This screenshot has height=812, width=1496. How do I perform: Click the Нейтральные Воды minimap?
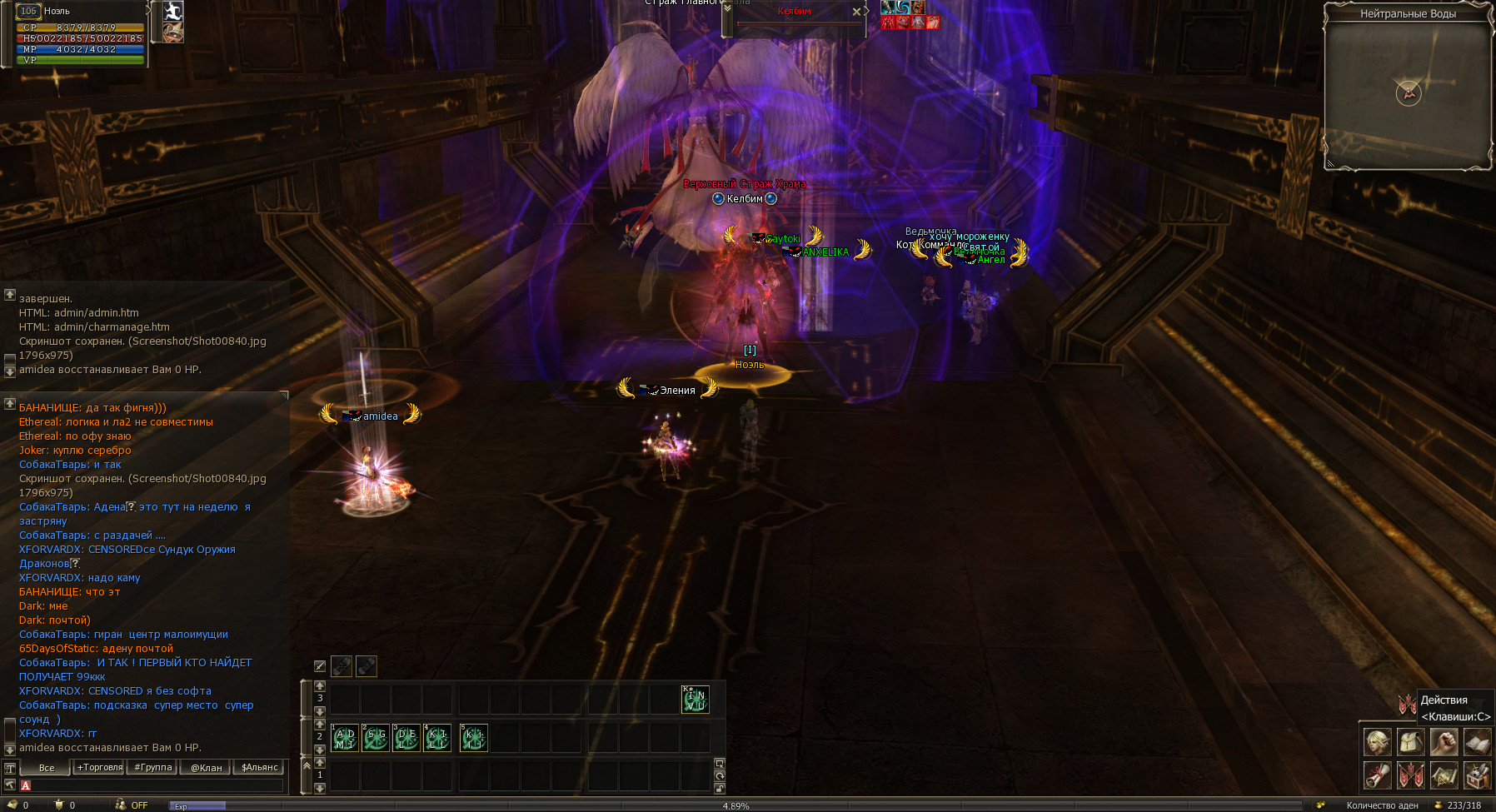click(1408, 93)
